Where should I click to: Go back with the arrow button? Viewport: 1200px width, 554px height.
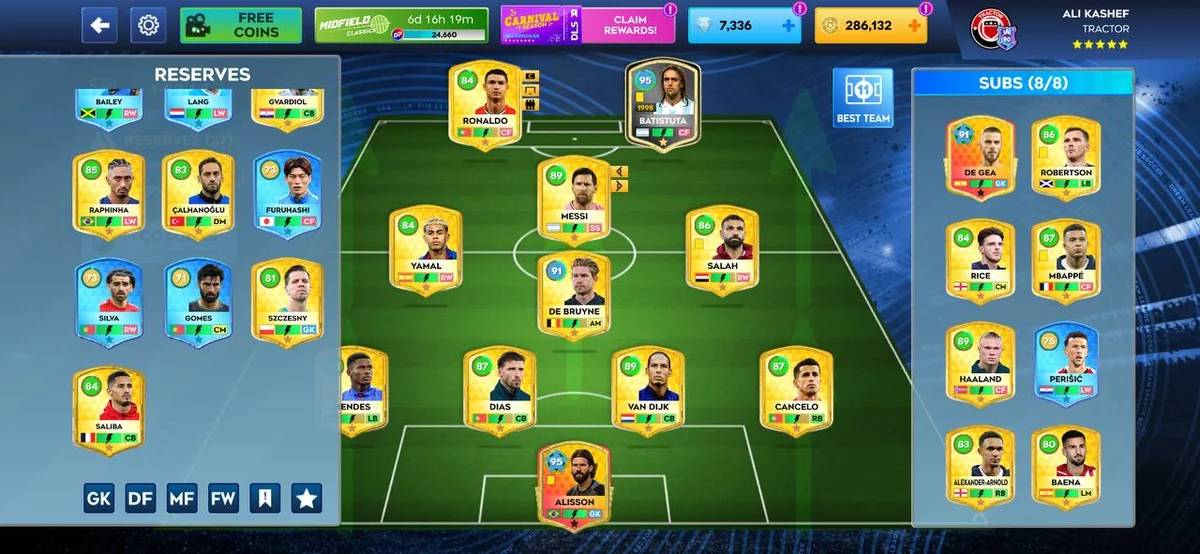coord(99,25)
